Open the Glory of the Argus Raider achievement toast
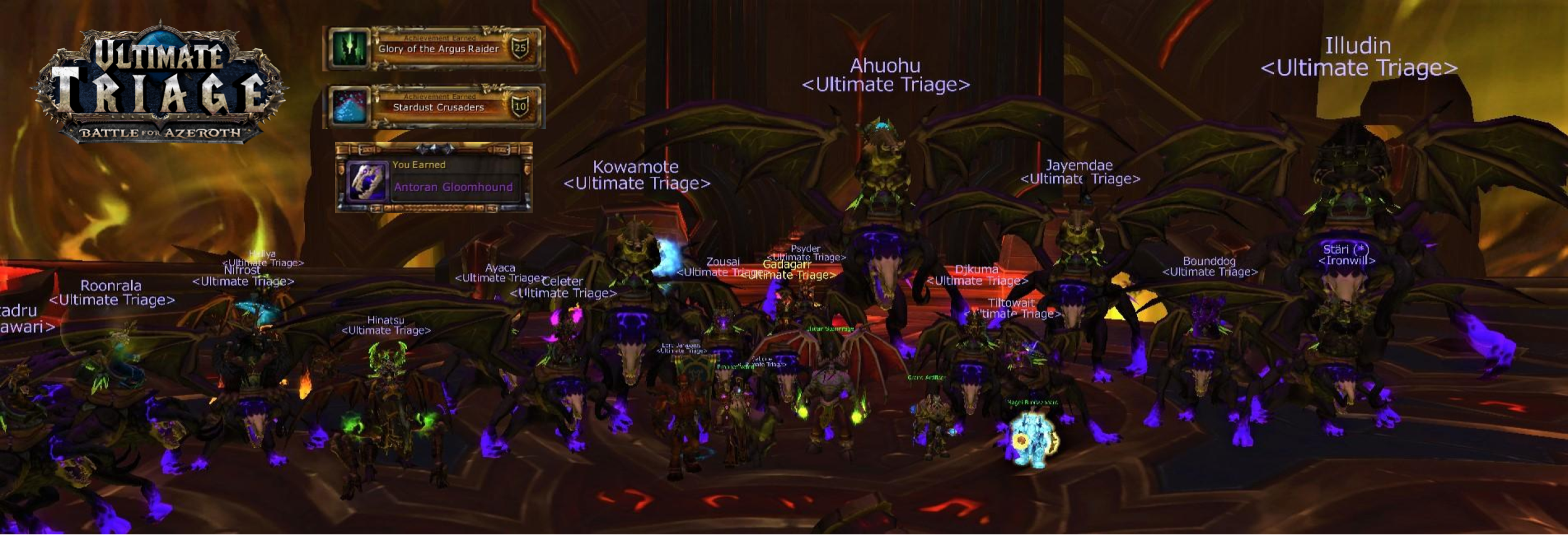The height and width of the screenshot is (535, 1568). pyautogui.click(x=438, y=48)
